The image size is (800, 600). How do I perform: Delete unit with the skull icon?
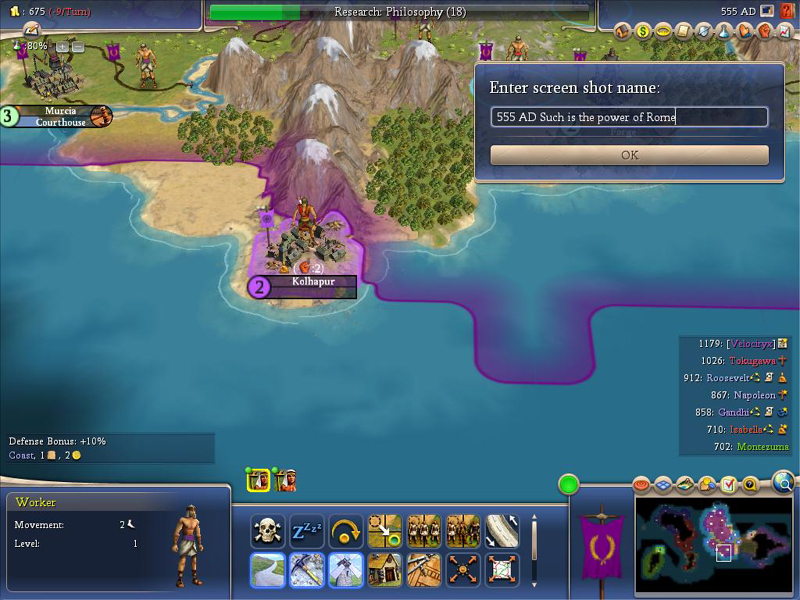click(x=268, y=531)
